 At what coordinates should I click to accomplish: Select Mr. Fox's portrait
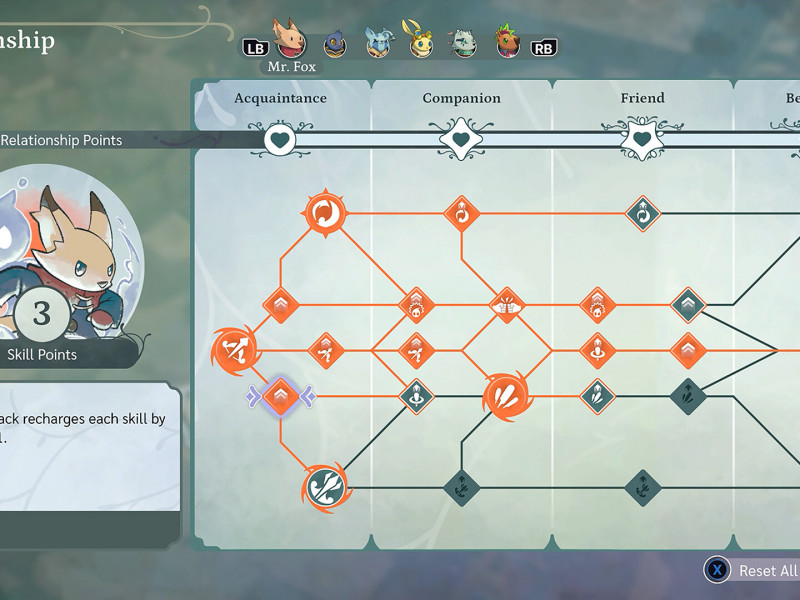[290, 38]
